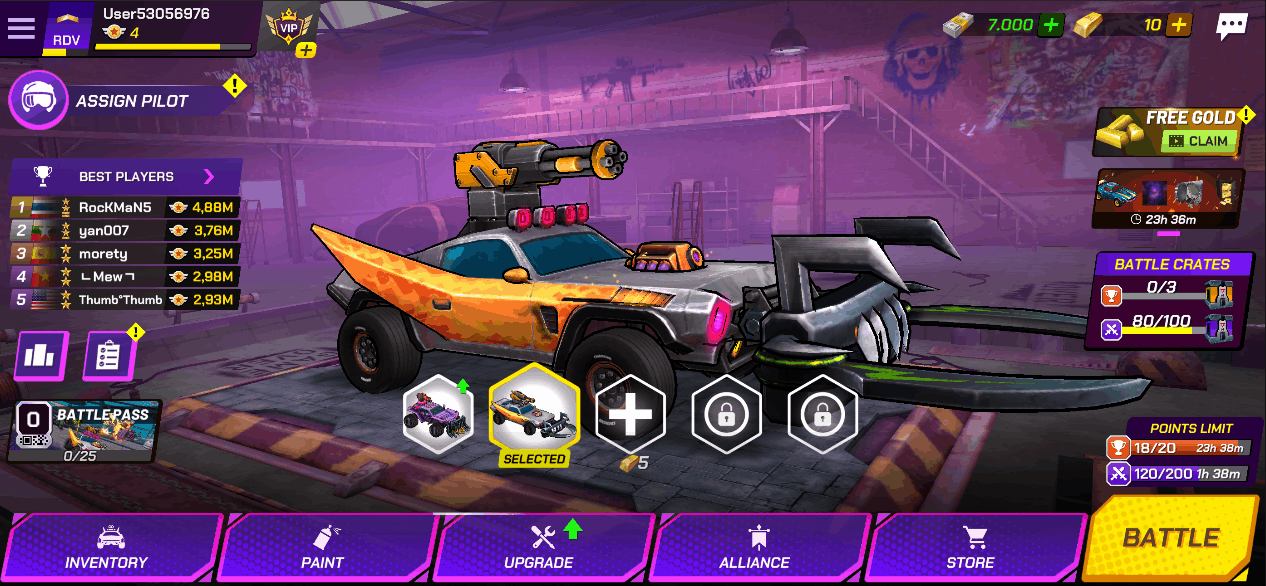The image size is (1266, 586).
Task: Open the statistics bar chart icon
Action: click(x=41, y=356)
